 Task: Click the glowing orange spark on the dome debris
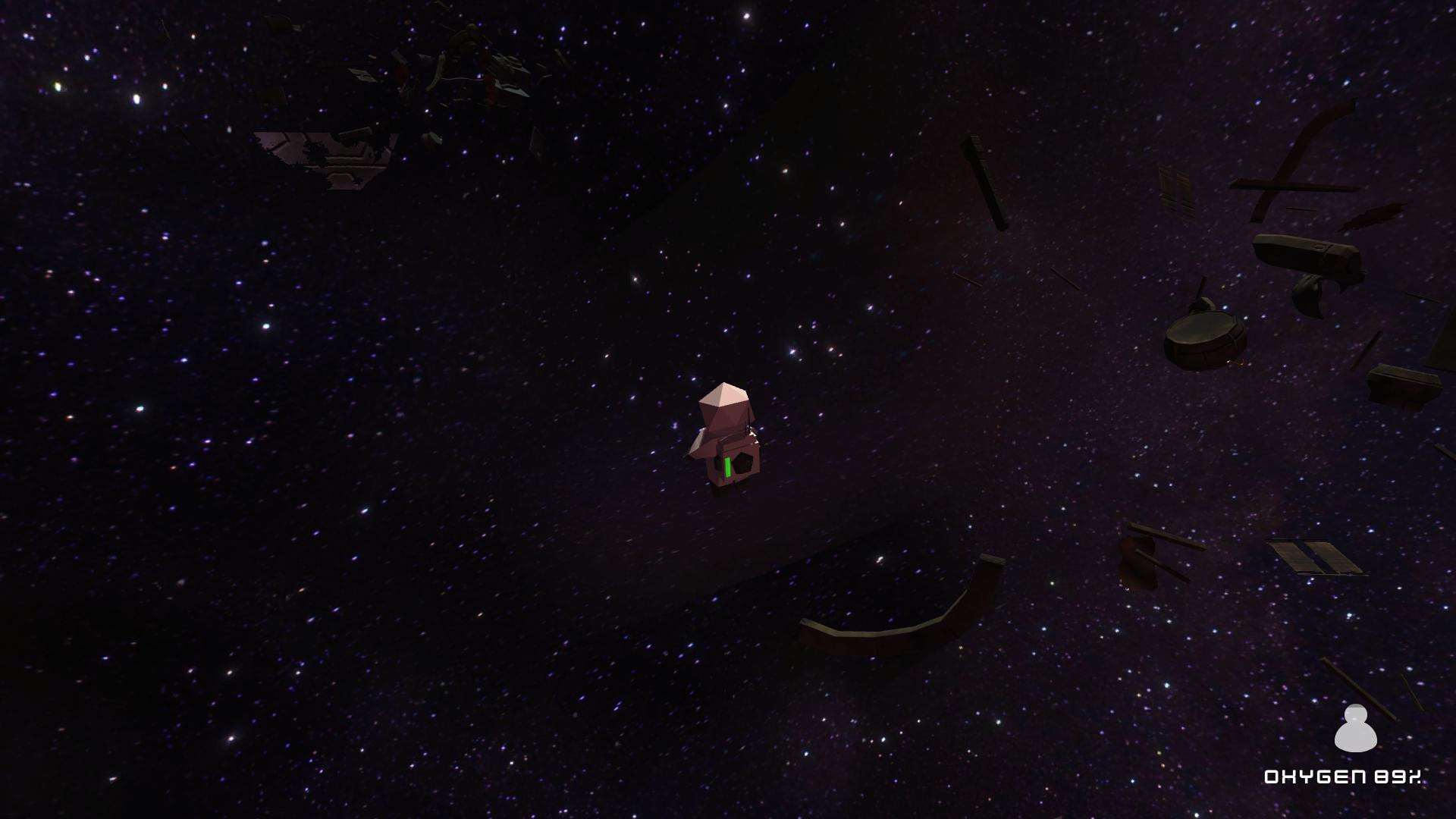point(1236,362)
